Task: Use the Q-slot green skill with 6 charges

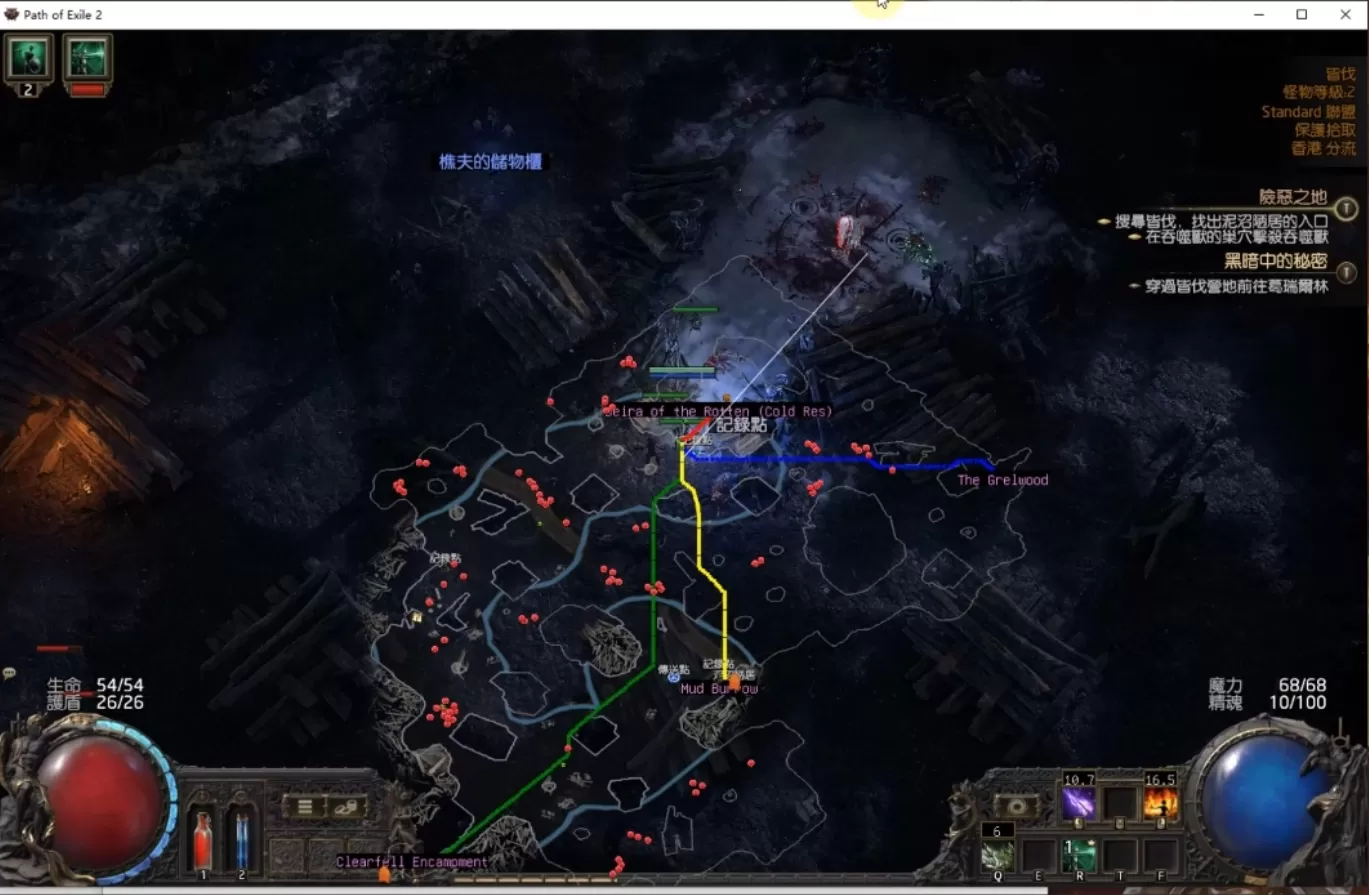Action: point(999,857)
